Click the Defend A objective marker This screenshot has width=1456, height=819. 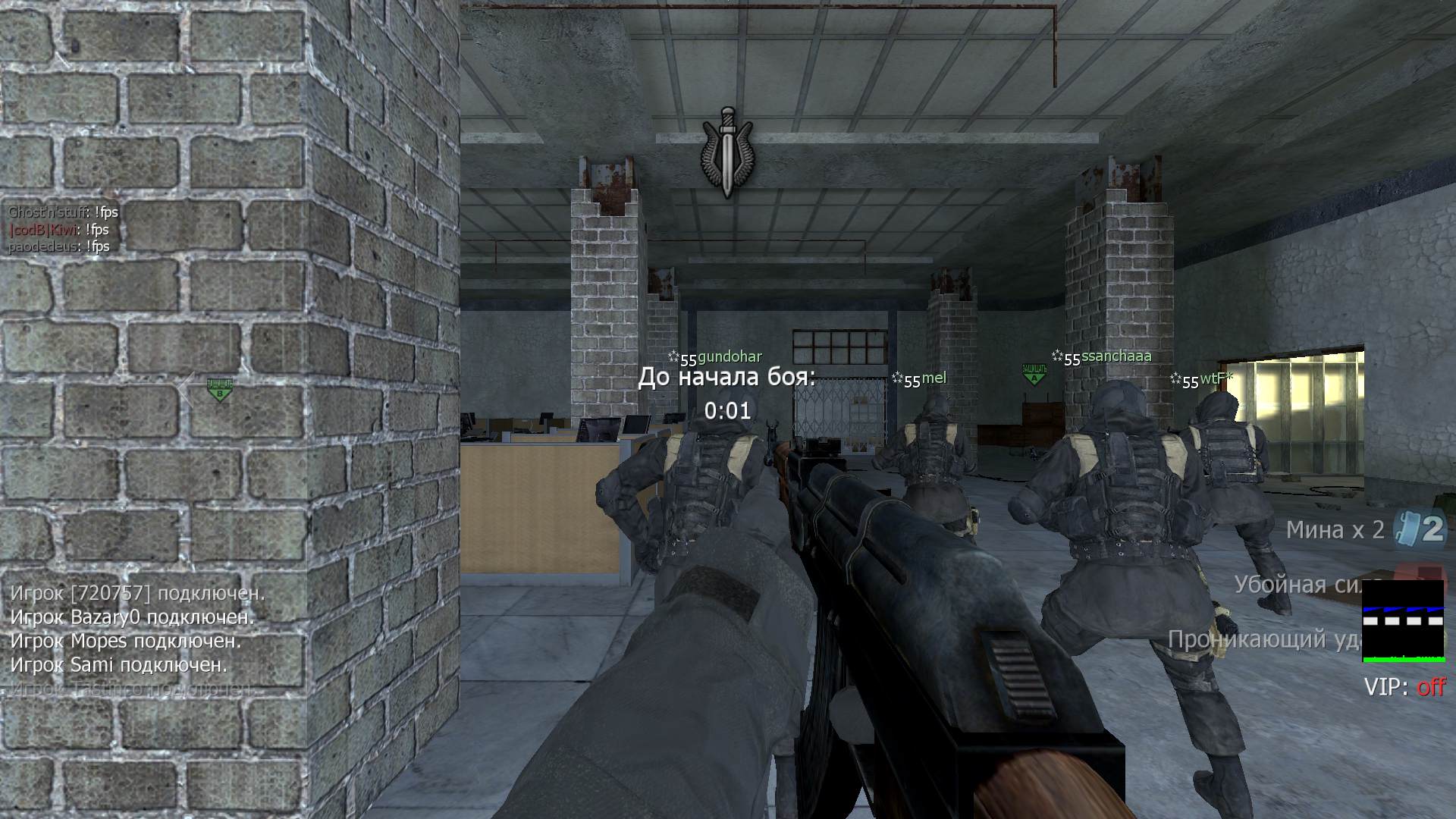click(x=1034, y=374)
